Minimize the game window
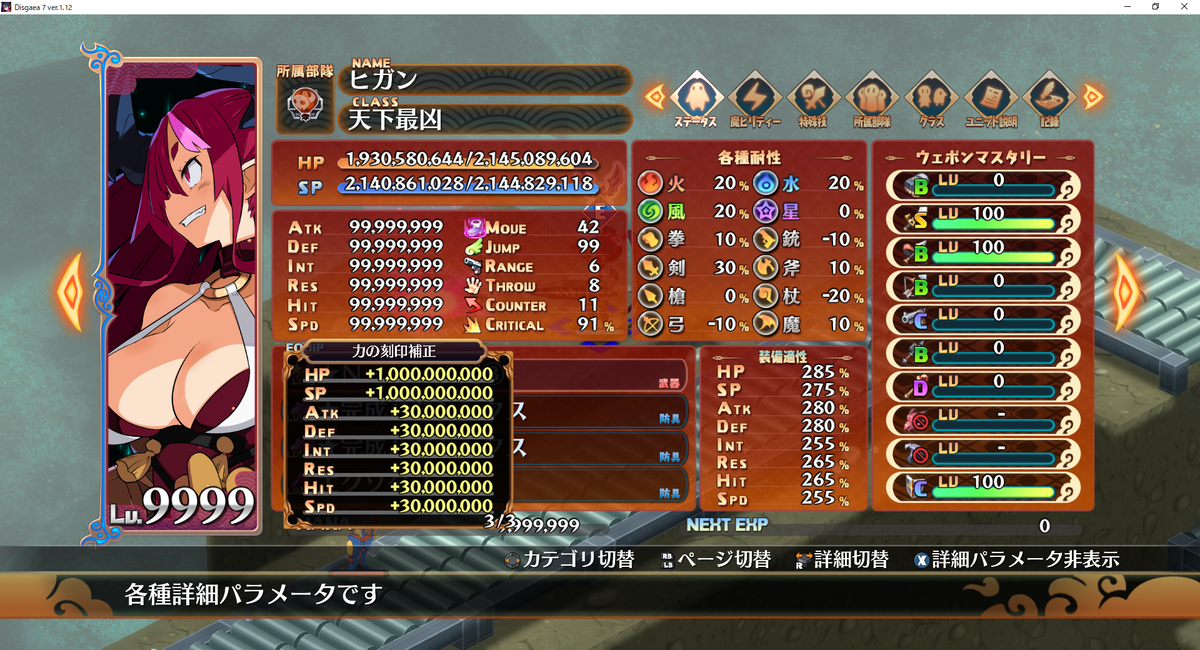1200x650 pixels. coord(1128,7)
